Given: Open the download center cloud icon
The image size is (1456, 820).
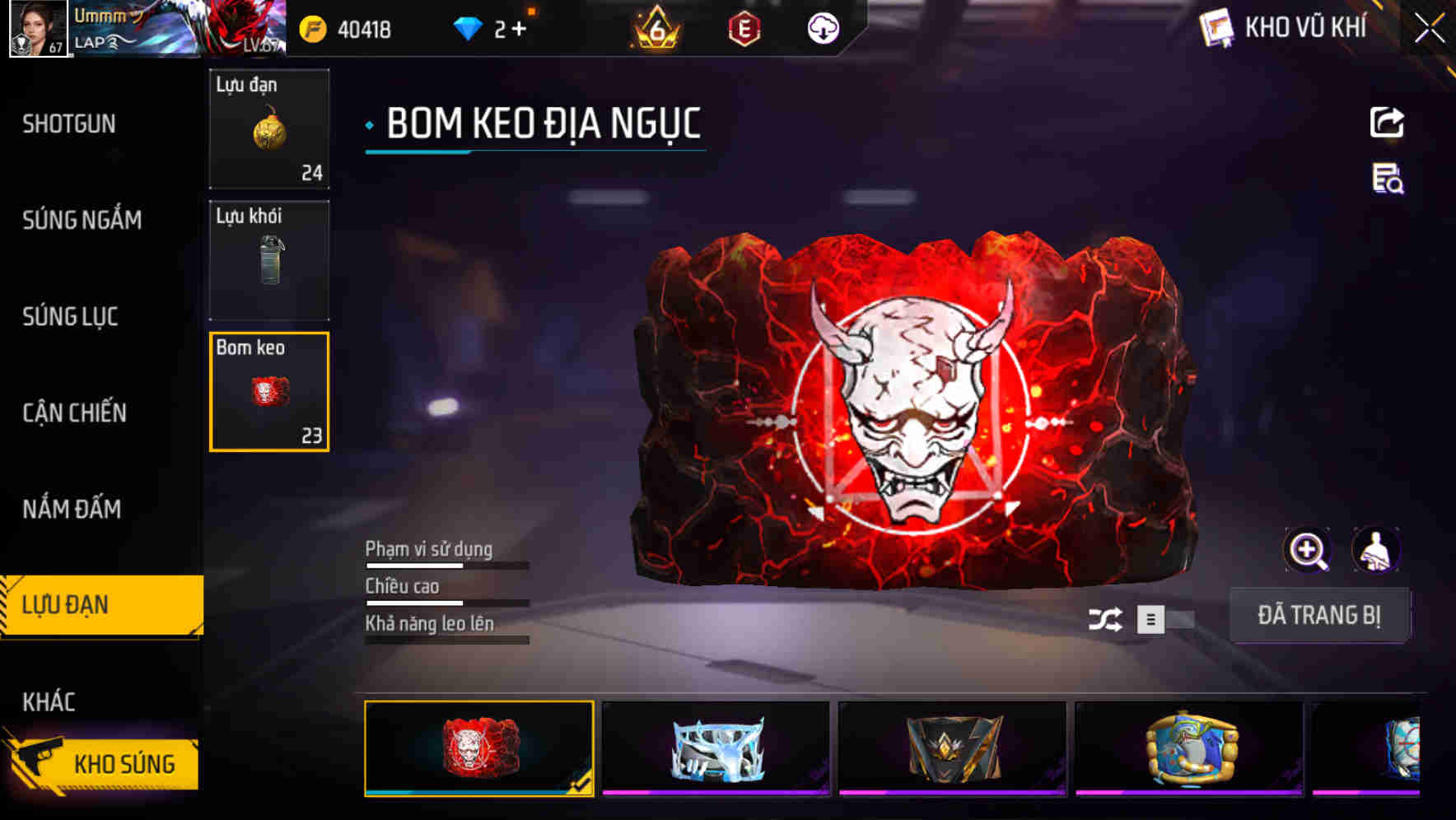Looking at the screenshot, I should 823,27.
